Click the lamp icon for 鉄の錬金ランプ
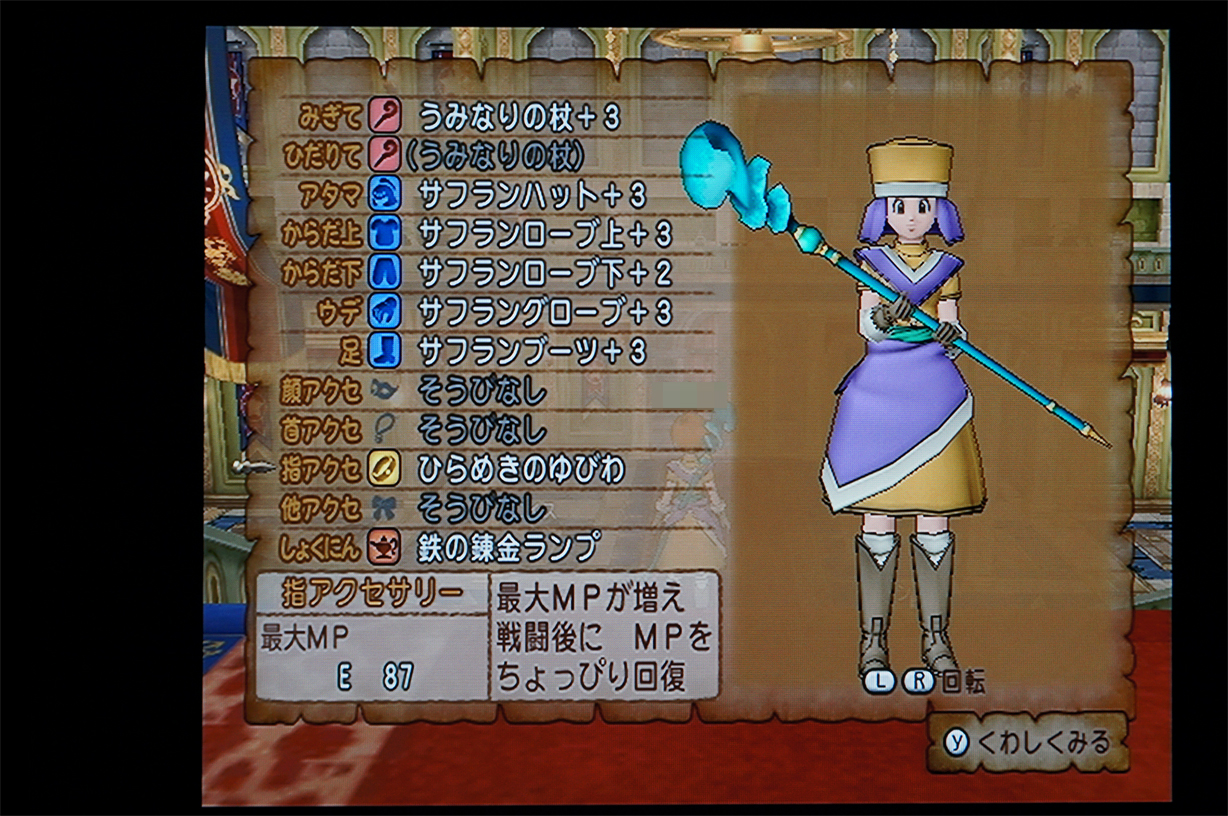The image size is (1228, 816). point(385,547)
